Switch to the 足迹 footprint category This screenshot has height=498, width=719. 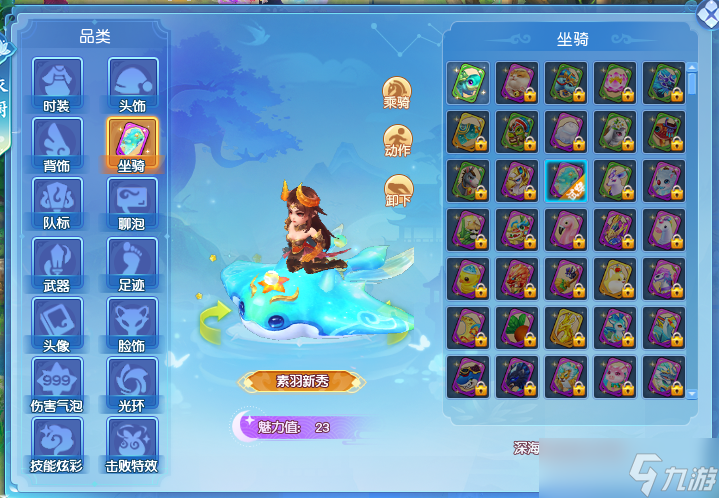coord(132,262)
